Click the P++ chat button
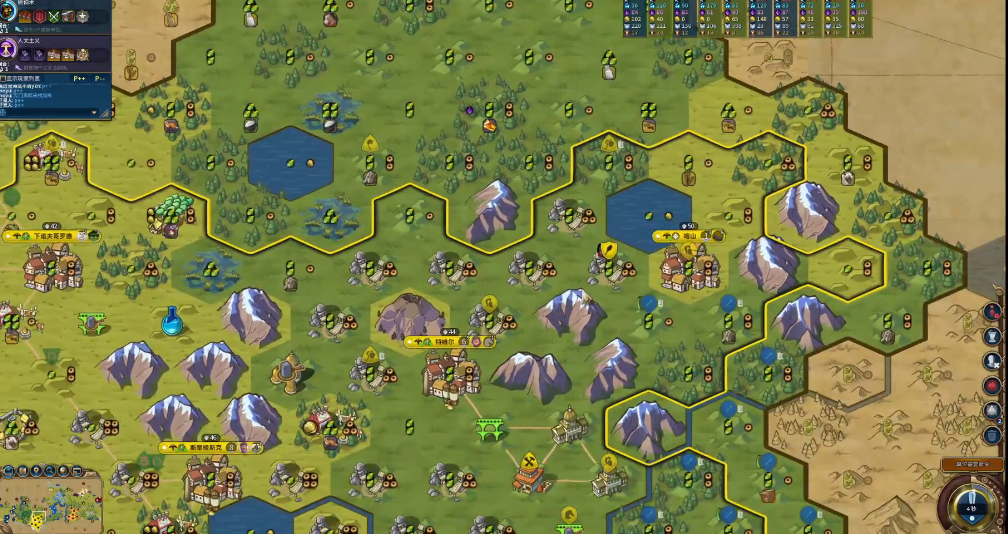Screen dimensions: 1008x534 point(80,78)
